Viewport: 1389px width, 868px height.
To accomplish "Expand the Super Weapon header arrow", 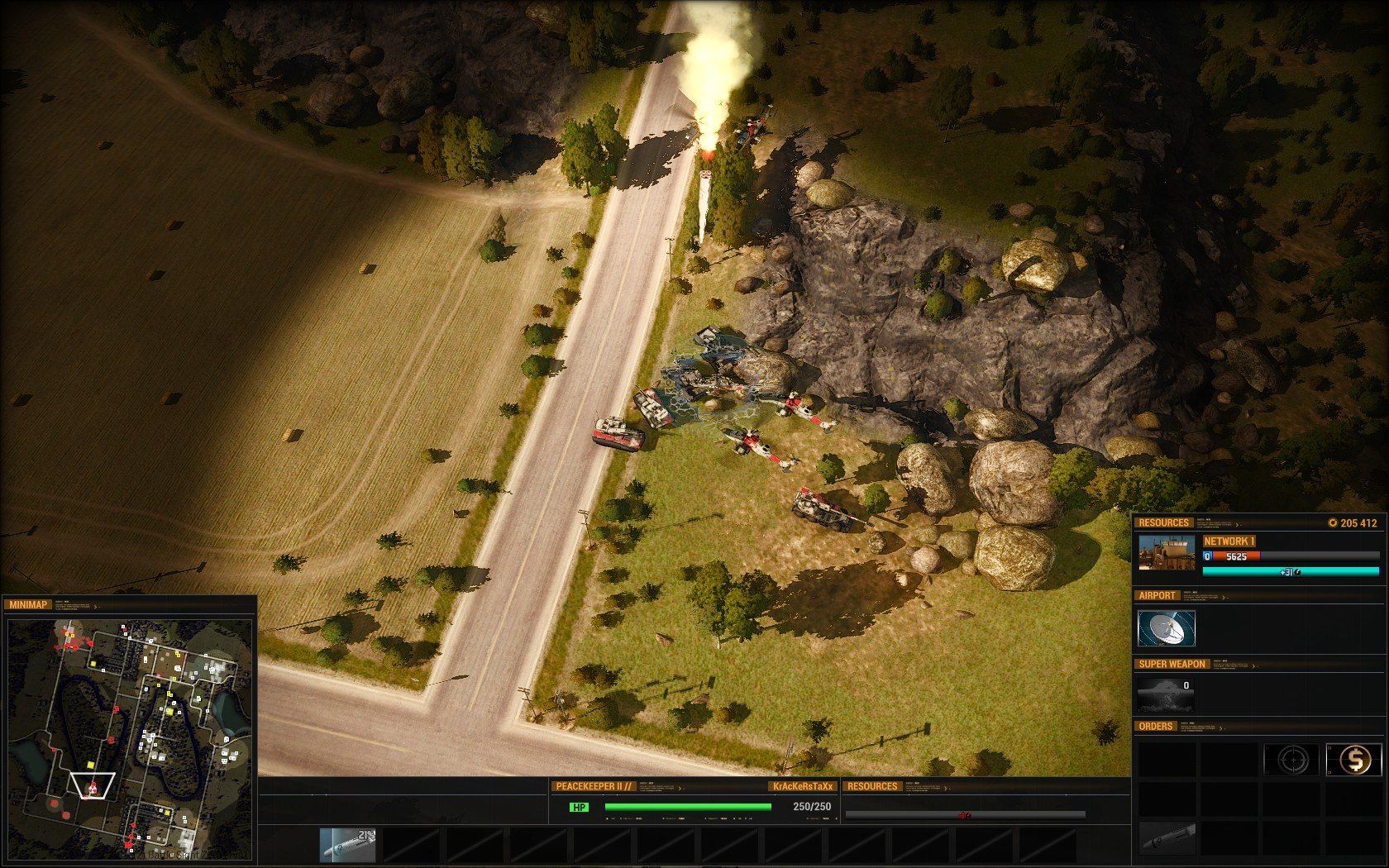I will click(1253, 665).
